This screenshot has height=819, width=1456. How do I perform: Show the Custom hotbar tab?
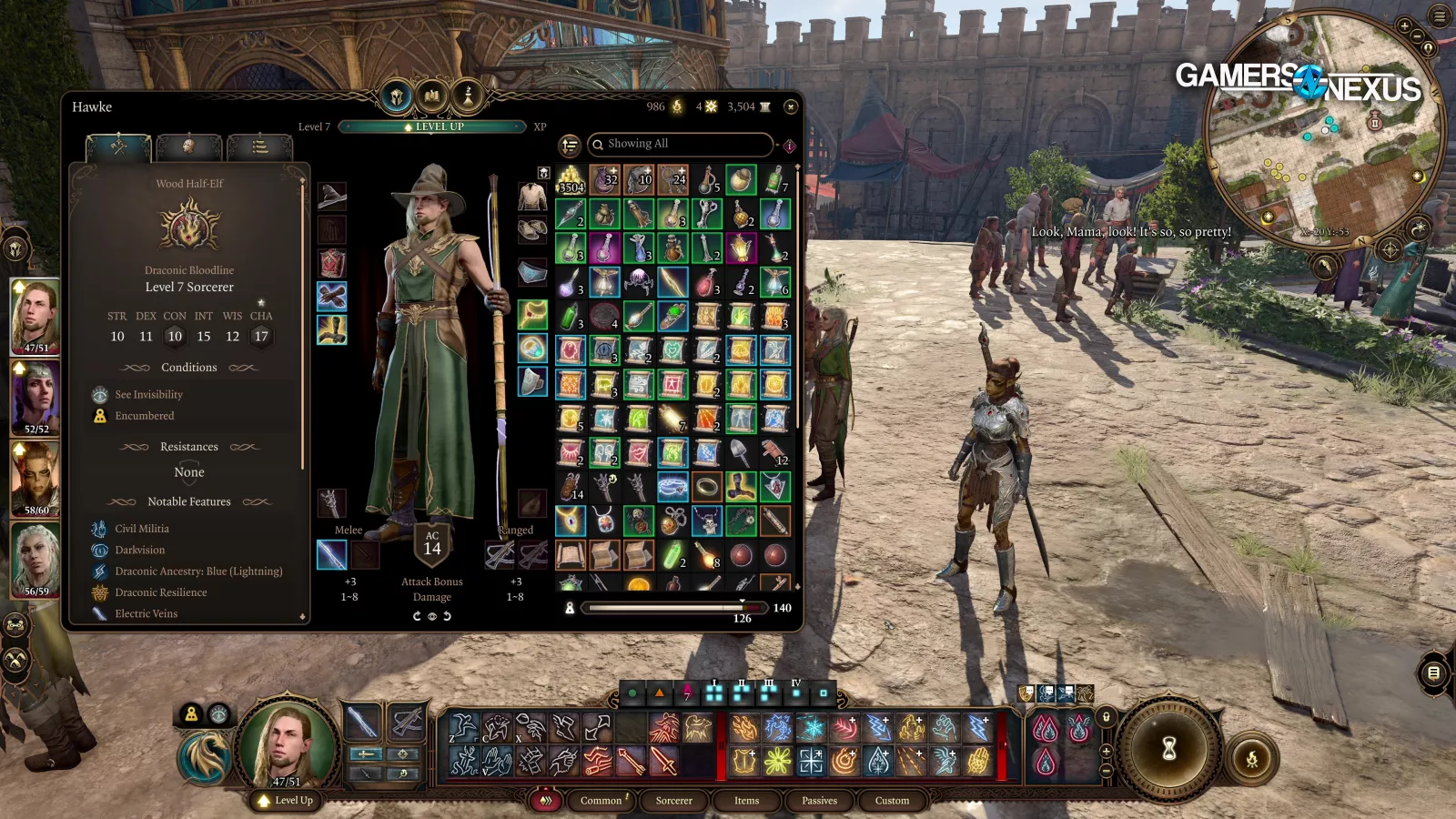892,801
